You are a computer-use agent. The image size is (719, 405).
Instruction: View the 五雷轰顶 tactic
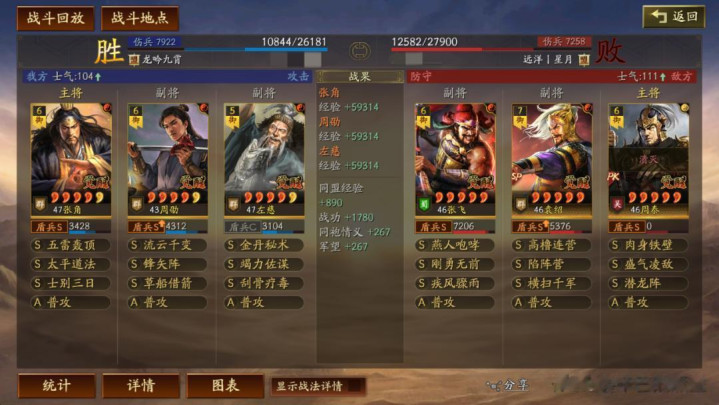[71, 245]
